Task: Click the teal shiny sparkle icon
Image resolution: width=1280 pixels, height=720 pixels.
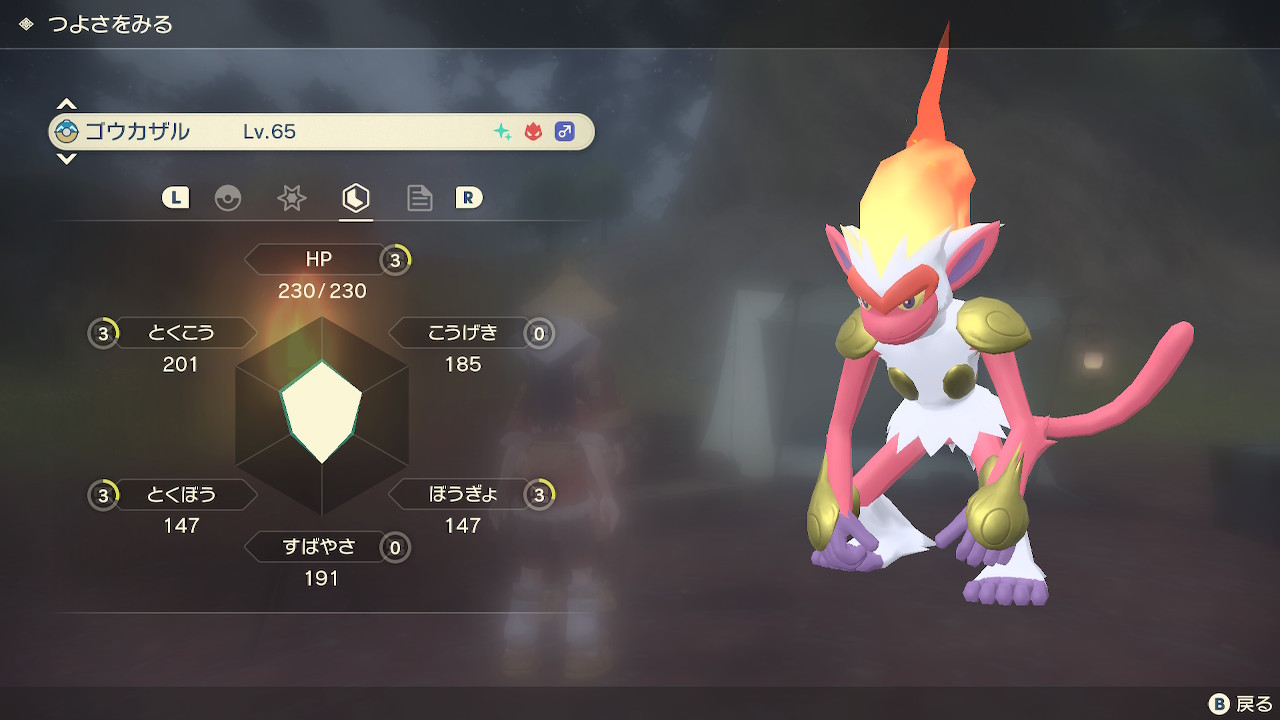Action: click(500, 131)
